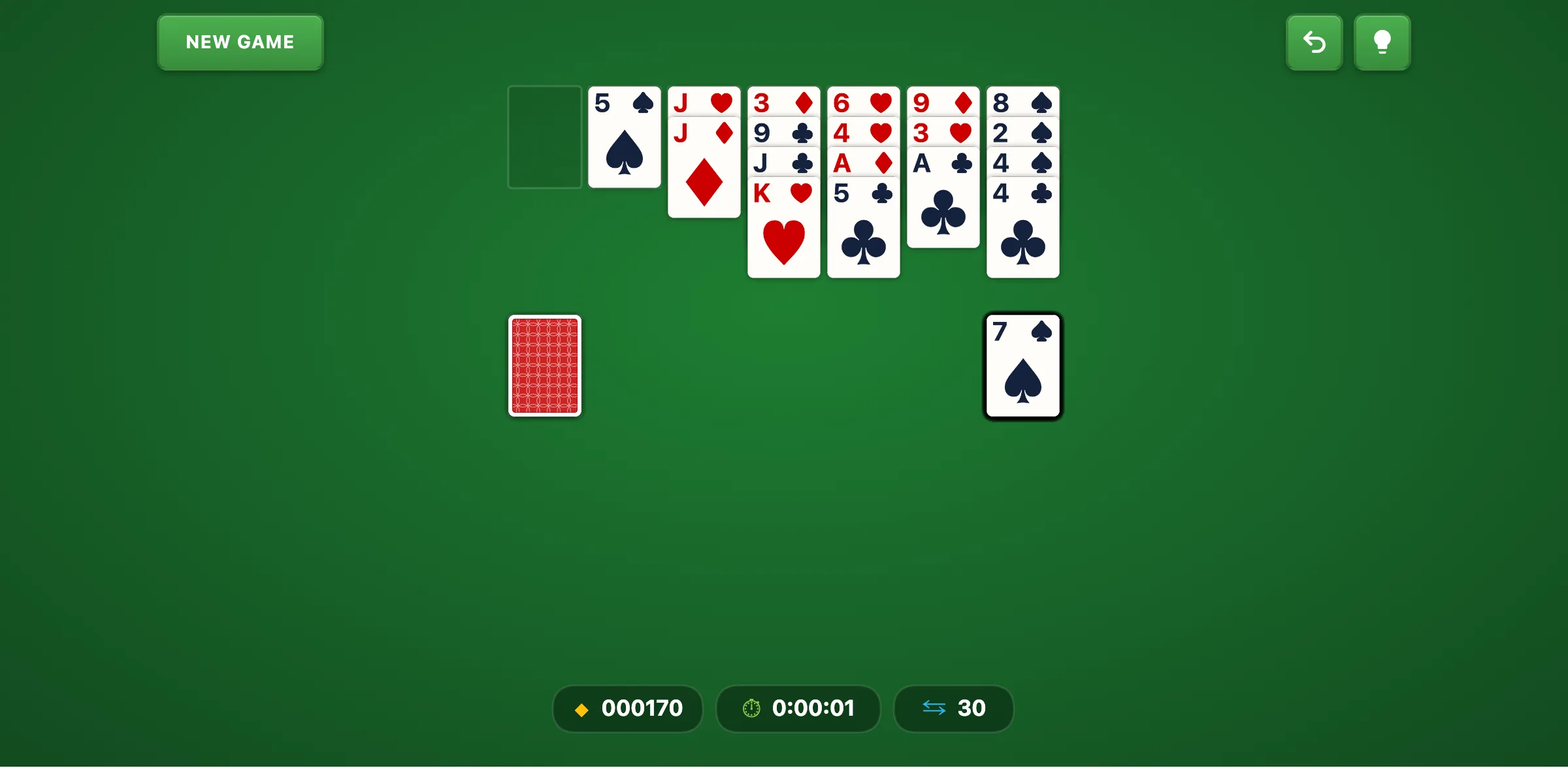This screenshot has height=768, width=1568.
Task: Click the red face-down stock pile
Action: point(544,366)
